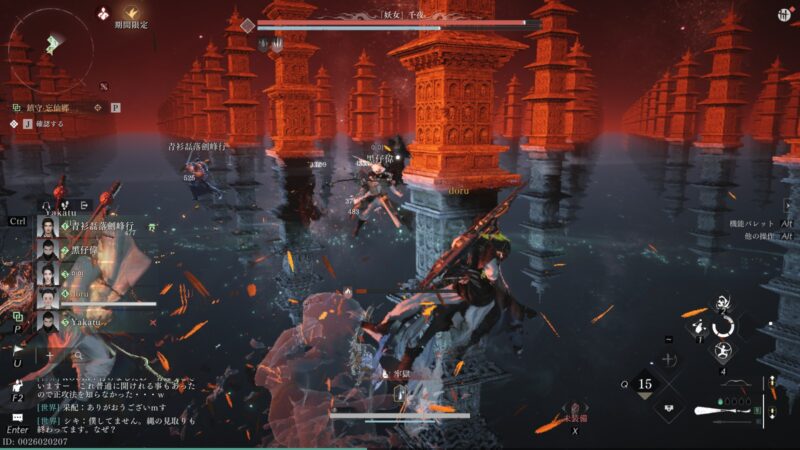Click the flower crest icon beside 期間限定
Image resolution: width=800 pixels, height=450 pixels.
click(x=103, y=13)
